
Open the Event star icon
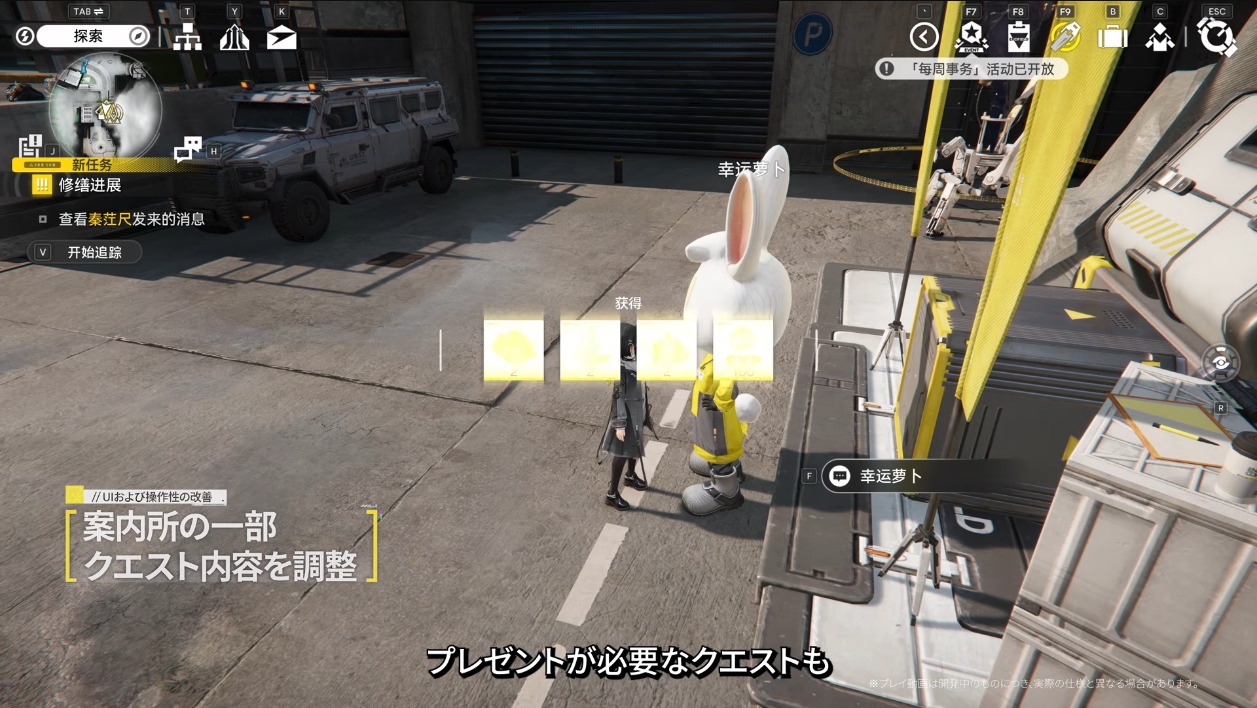coord(971,38)
